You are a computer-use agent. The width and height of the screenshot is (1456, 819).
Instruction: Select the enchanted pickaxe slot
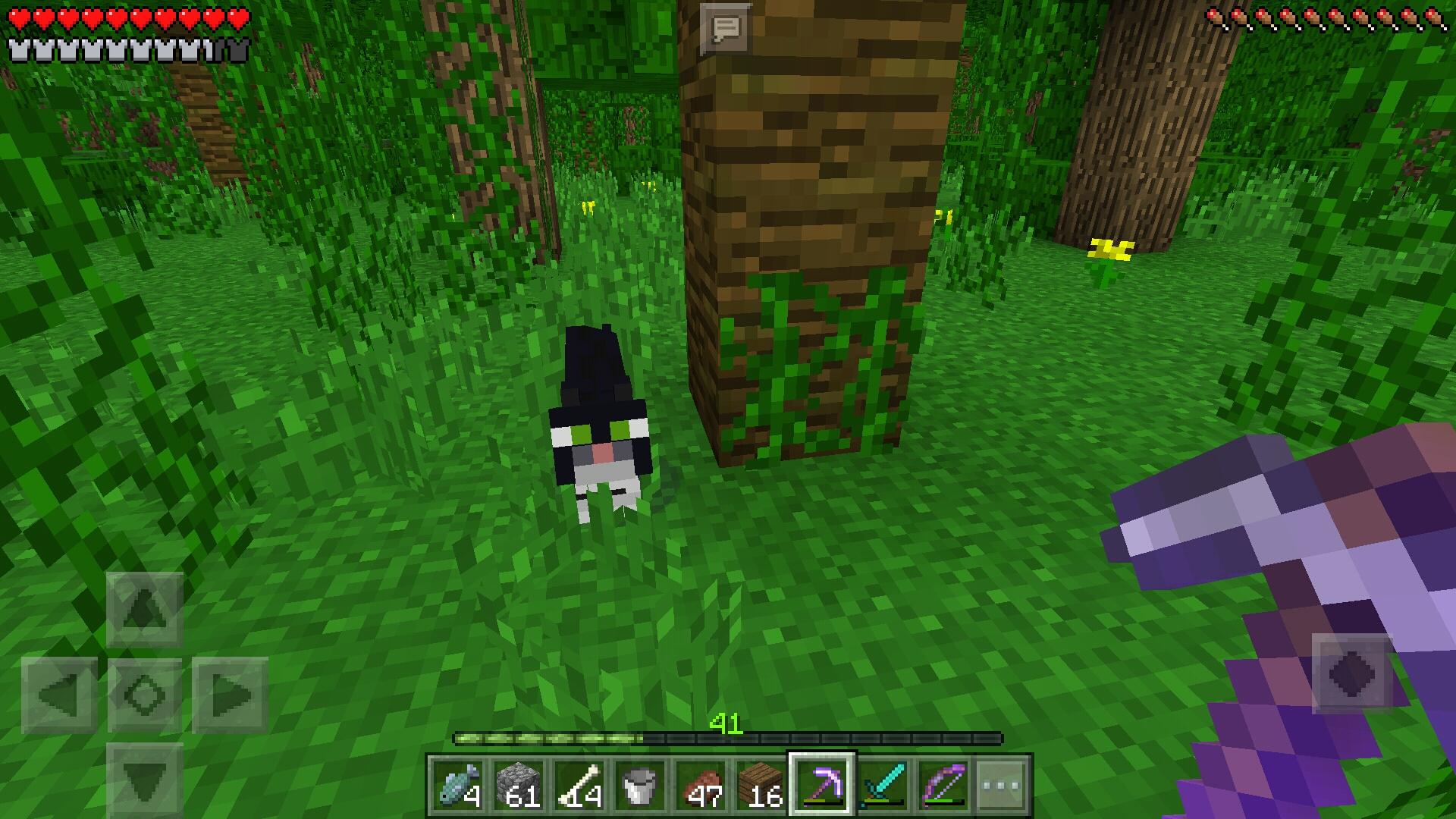coord(822,786)
